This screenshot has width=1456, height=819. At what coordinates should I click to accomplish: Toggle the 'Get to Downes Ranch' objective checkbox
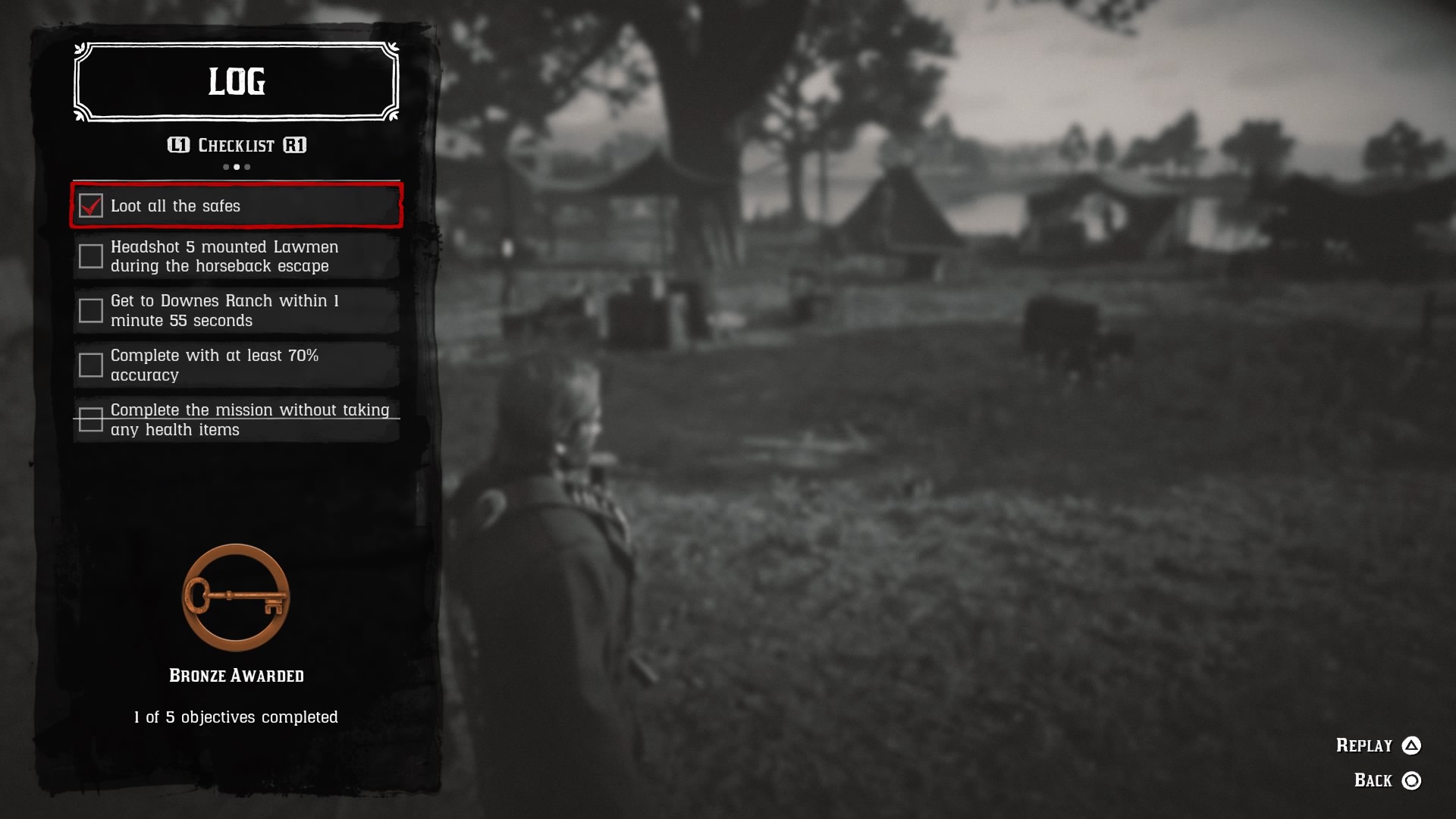pyautogui.click(x=91, y=310)
